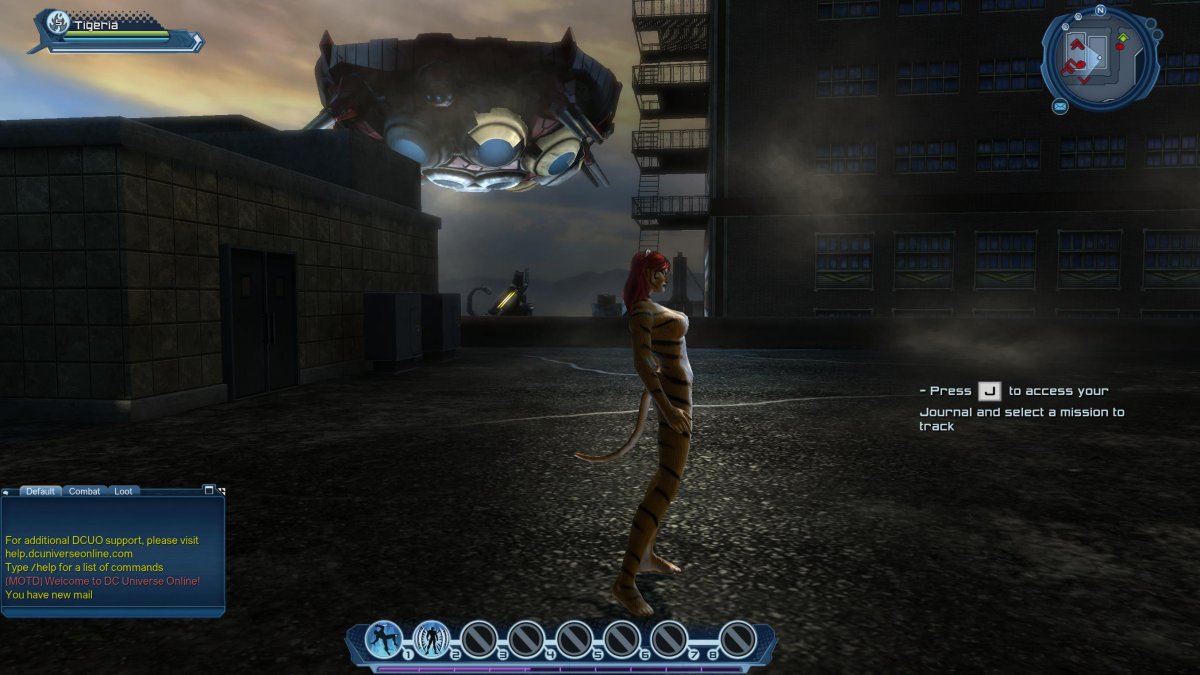Open the Combat chat tab
This screenshot has width=1200, height=675.
[x=84, y=491]
